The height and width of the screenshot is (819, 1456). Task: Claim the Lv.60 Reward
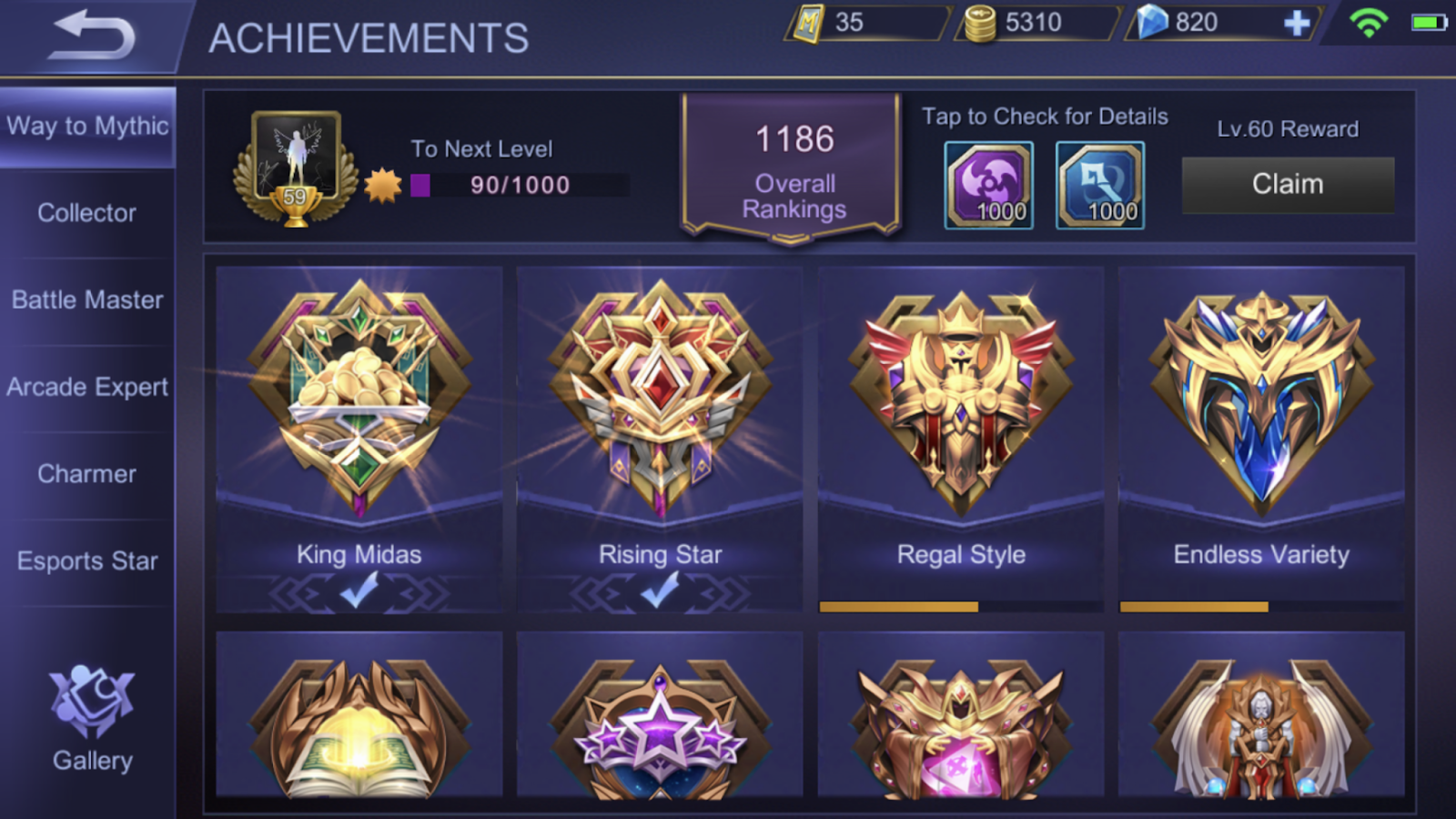1288,183
